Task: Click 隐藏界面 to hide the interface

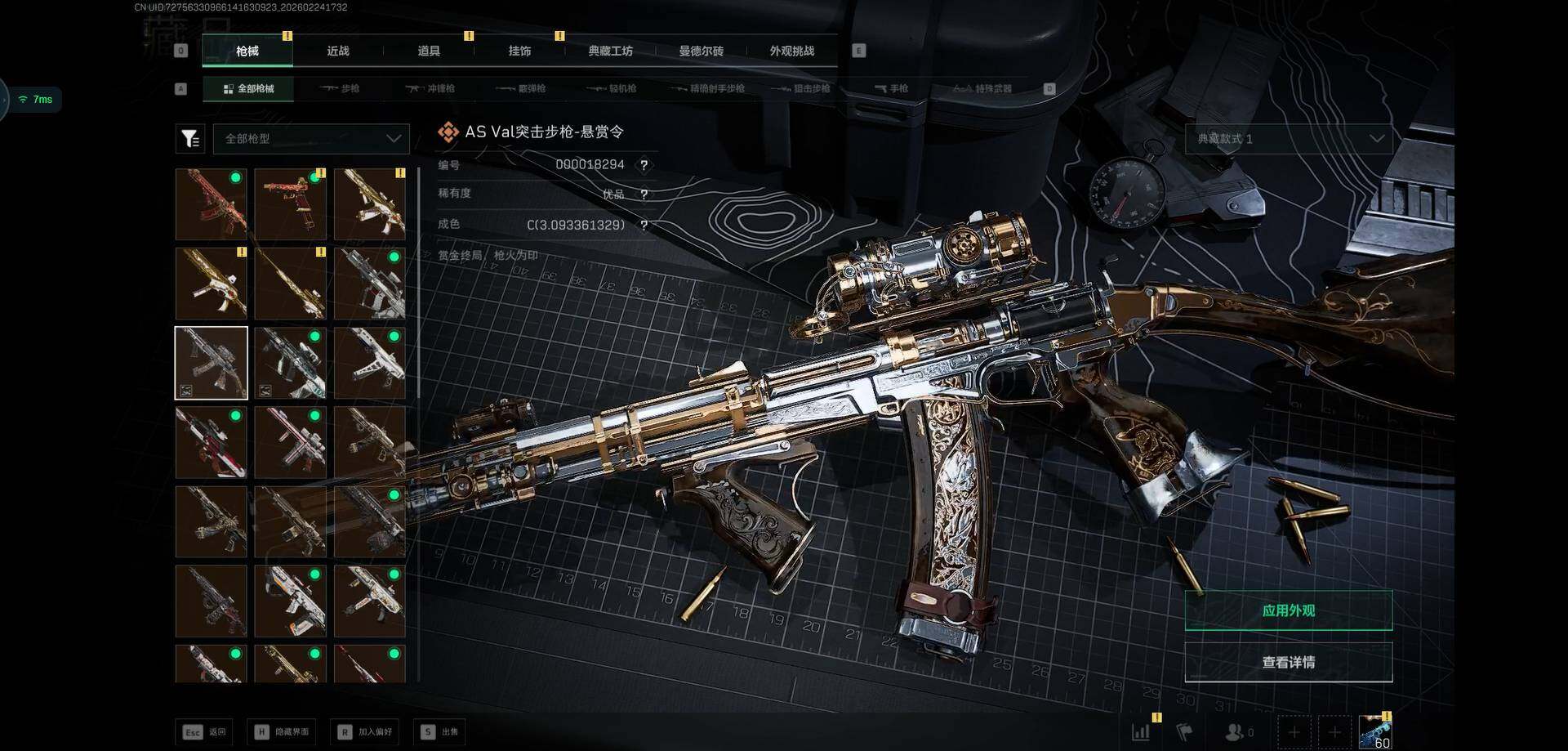Action: [x=283, y=731]
